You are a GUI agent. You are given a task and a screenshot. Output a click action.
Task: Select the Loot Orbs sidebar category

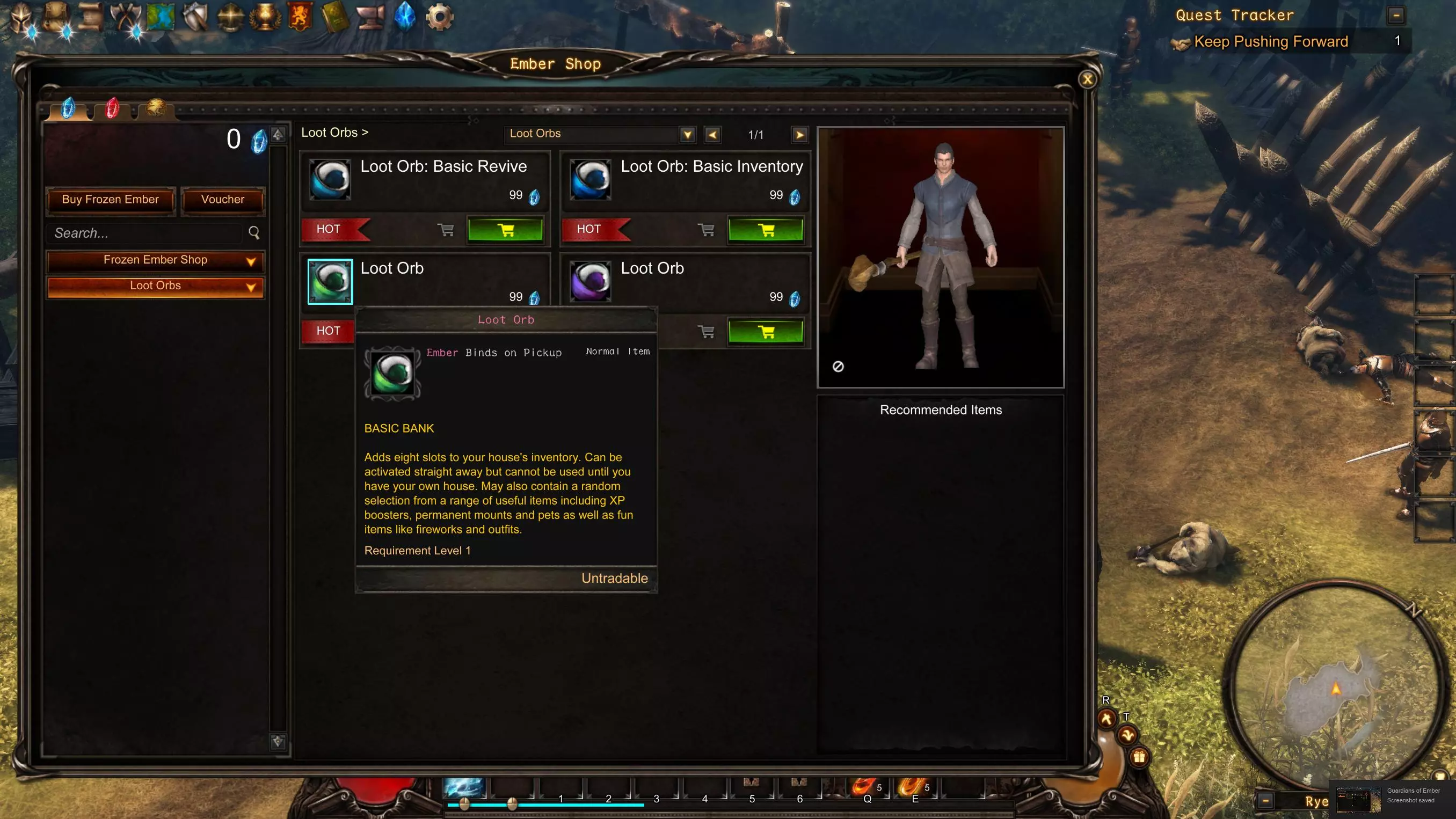coord(156,286)
